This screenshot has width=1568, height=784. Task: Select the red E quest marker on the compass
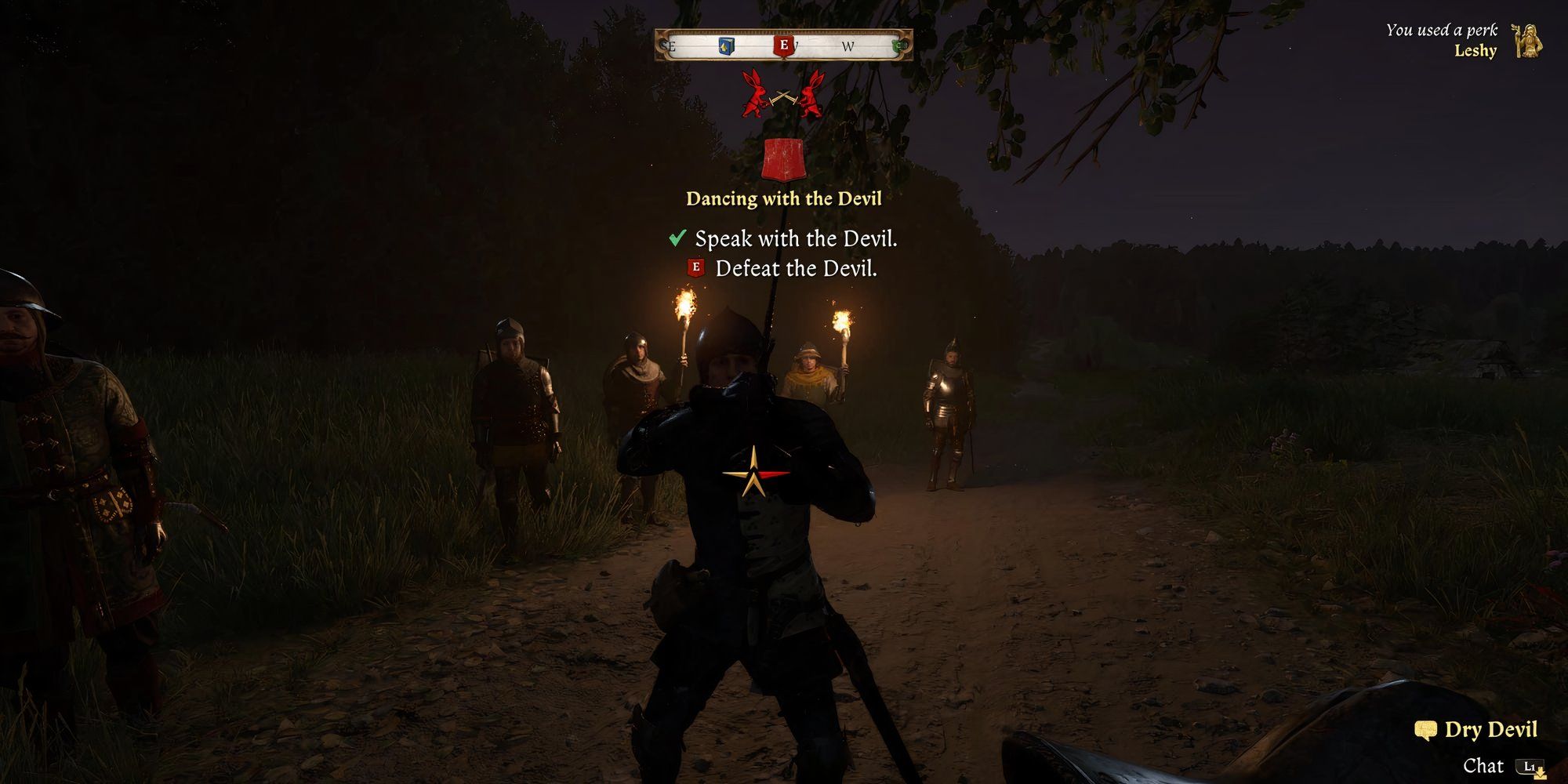tap(783, 45)
